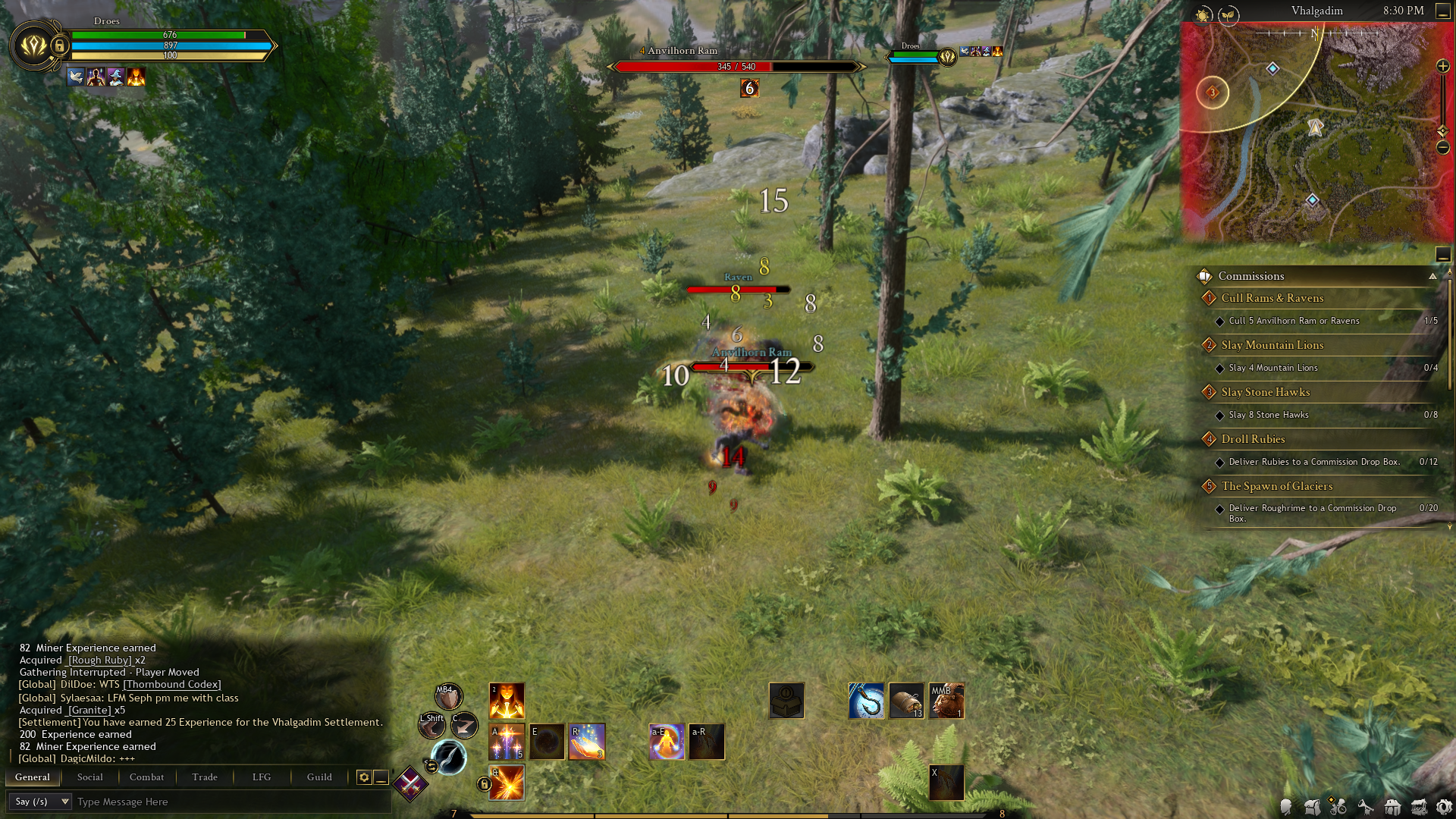Screen dimensions: 1456x819
Task: Switch to the Social chat tab
Action: pos(89,777)
